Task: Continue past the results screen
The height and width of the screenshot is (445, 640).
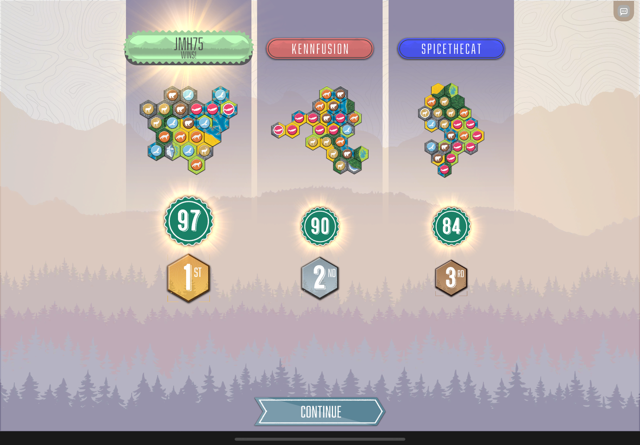Action: tap(320, 411)
